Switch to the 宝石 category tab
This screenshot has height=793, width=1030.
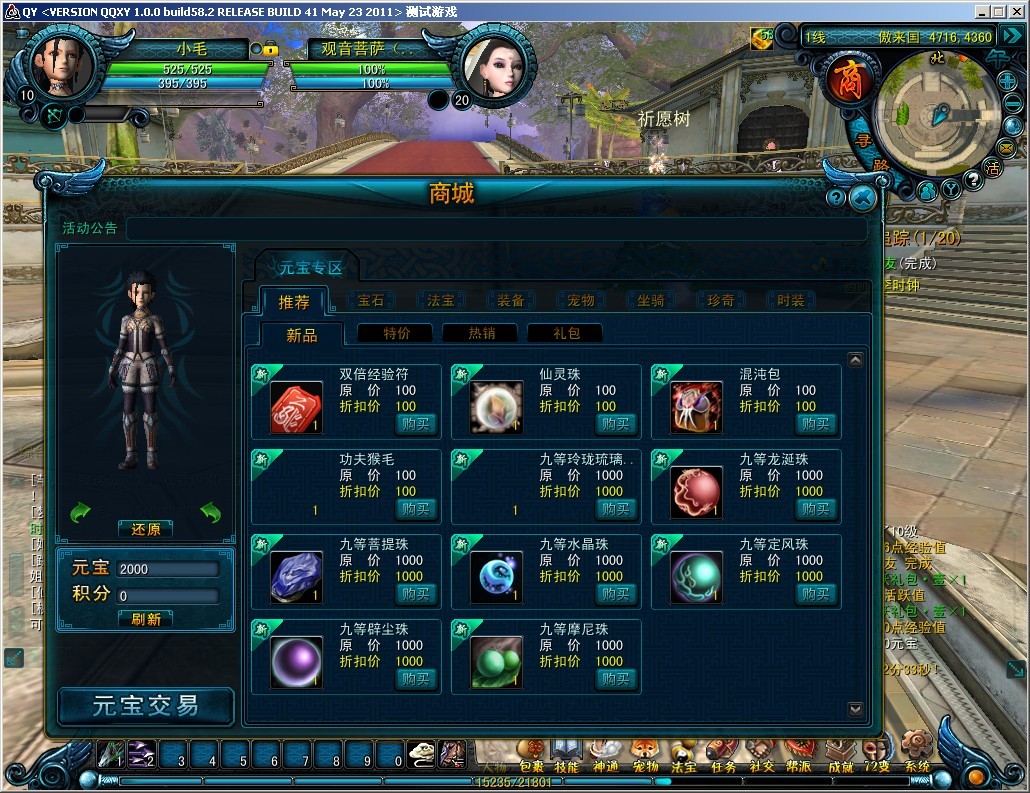click(370, 301)
